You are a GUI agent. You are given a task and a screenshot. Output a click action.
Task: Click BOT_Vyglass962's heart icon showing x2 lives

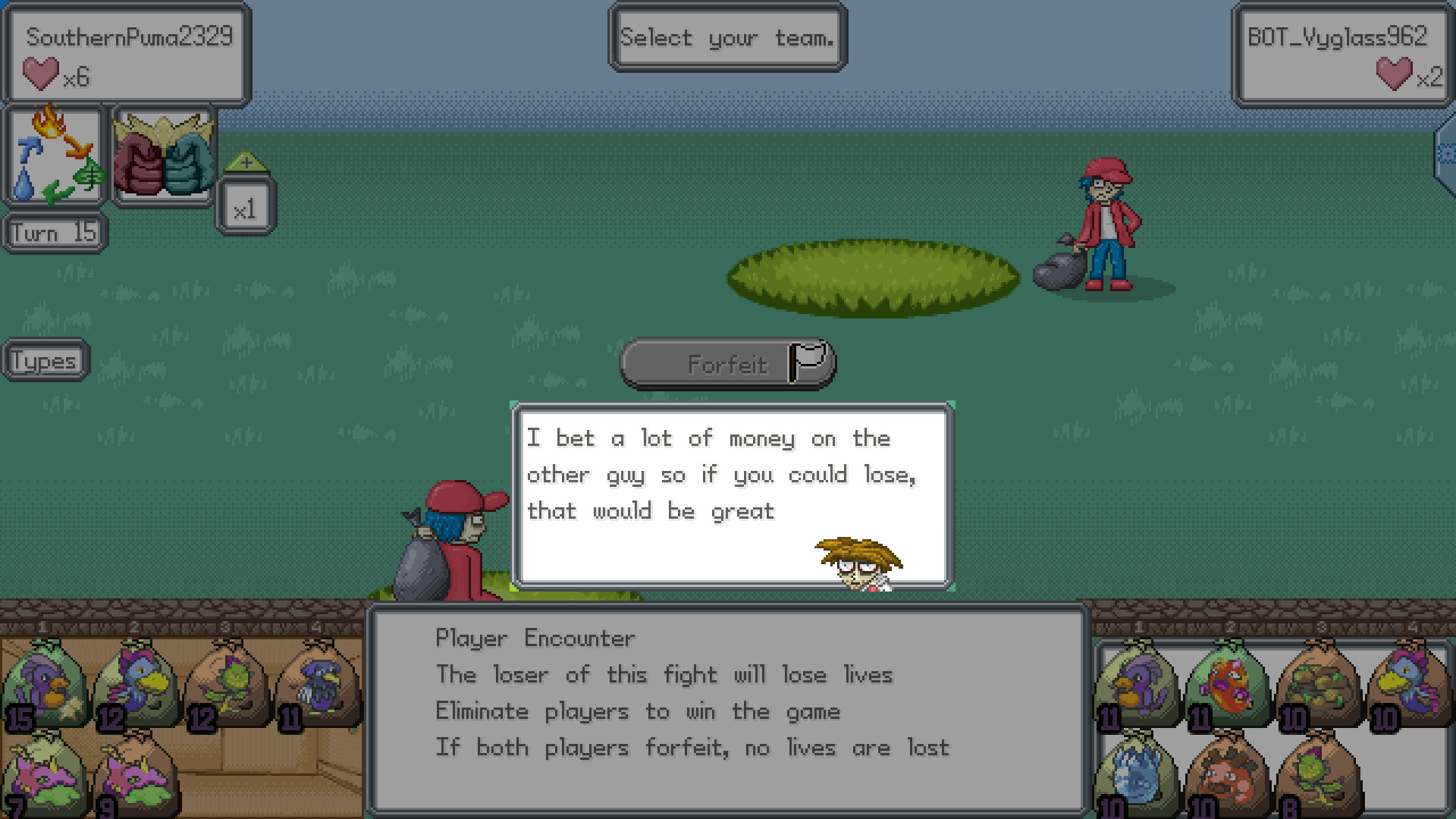point(1394,75)
